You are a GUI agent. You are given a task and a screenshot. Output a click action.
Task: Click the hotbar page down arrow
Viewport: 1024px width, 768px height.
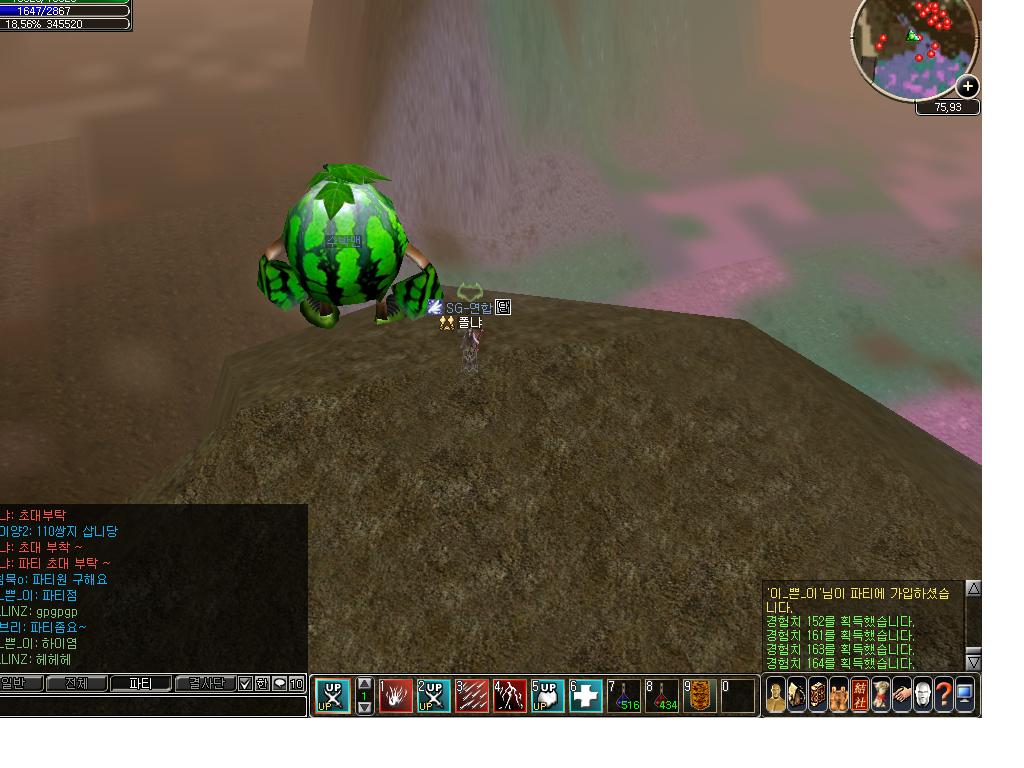tap(364, 707)
